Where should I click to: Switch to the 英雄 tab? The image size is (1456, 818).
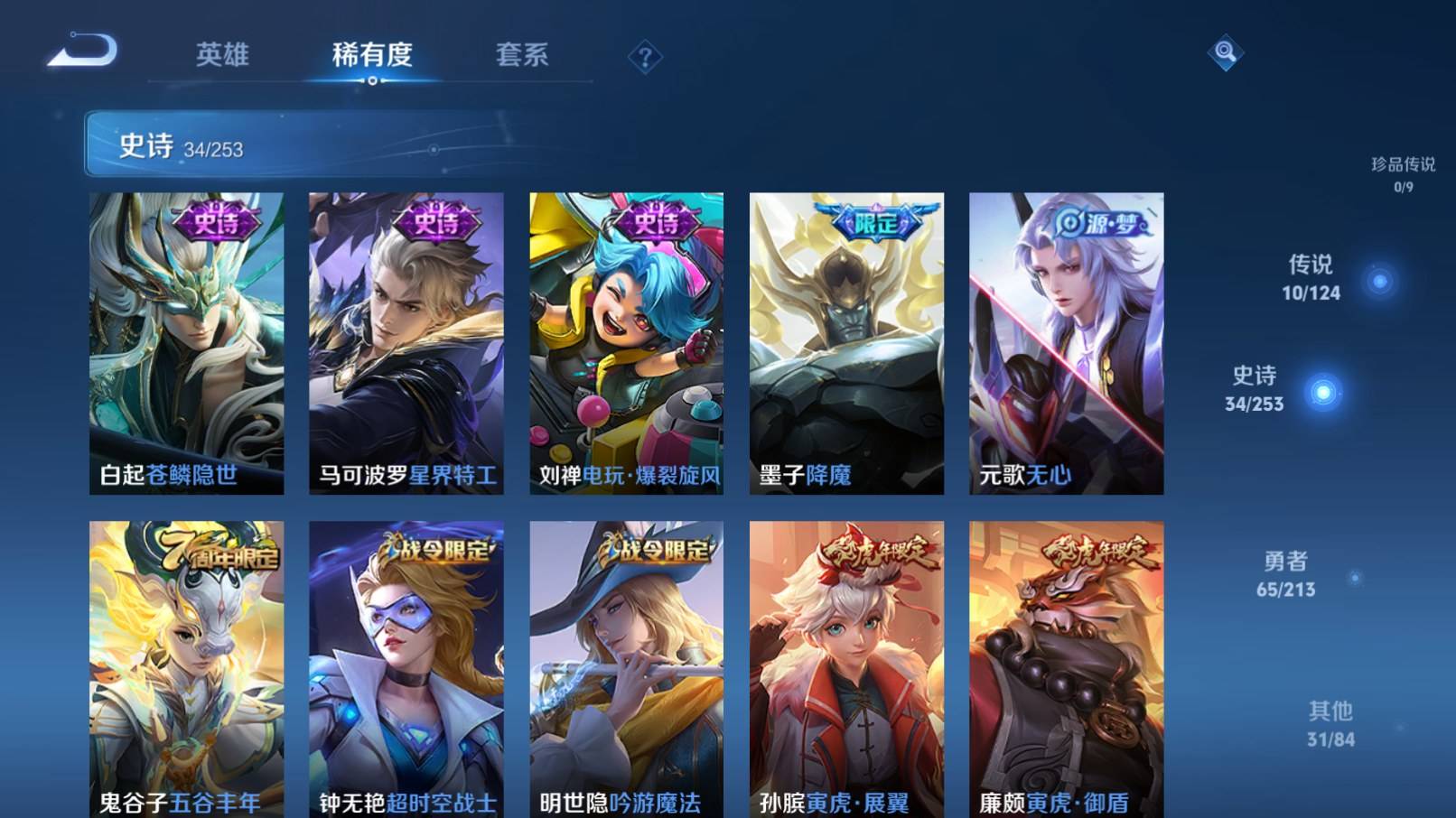tap(223, 56)
